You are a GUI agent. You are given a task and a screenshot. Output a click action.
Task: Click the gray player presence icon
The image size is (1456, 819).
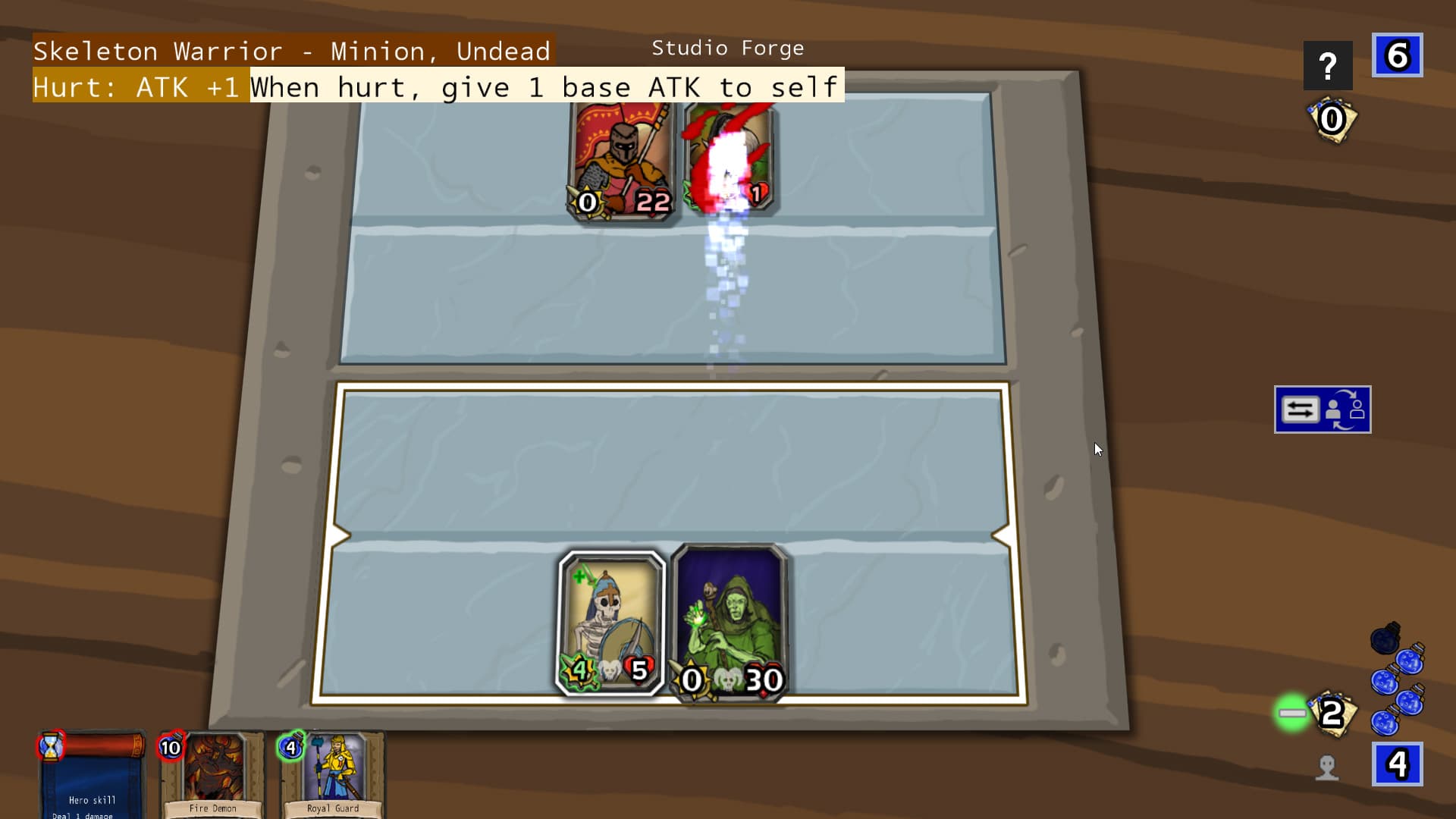pyautogui.click(x=1328, y=767)
